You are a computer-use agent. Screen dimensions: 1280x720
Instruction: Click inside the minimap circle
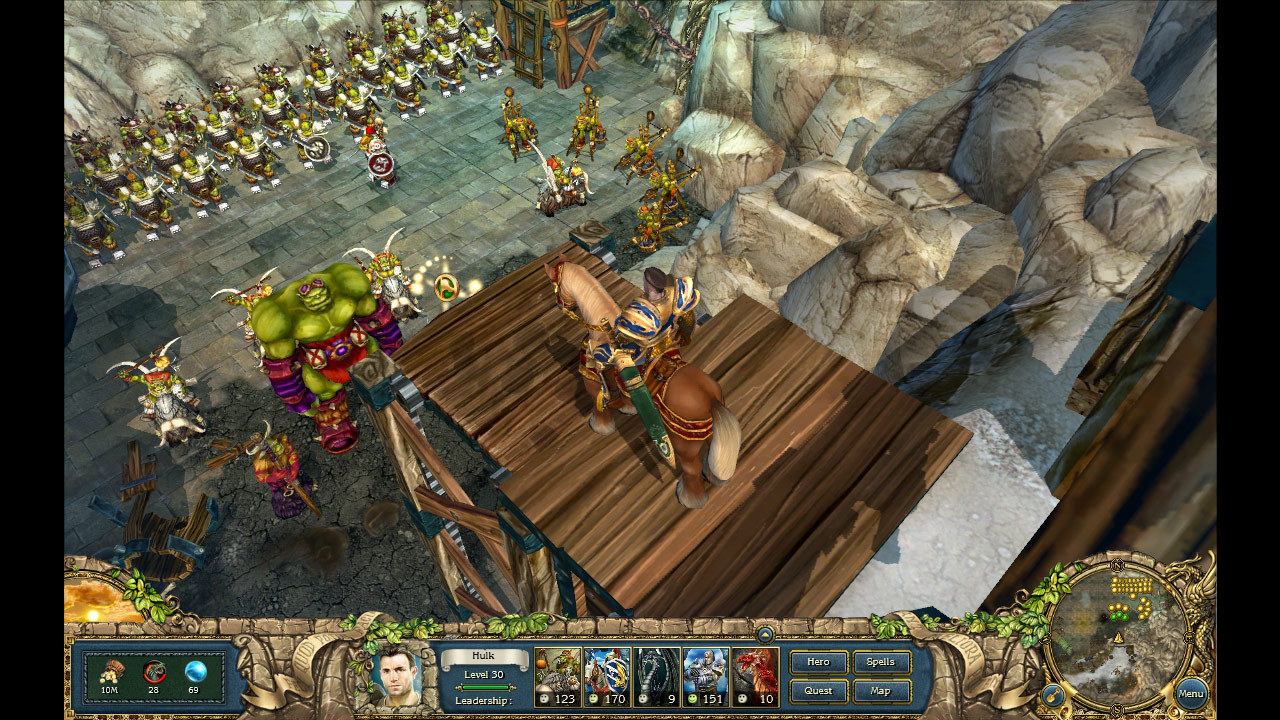click(1118, 628)
